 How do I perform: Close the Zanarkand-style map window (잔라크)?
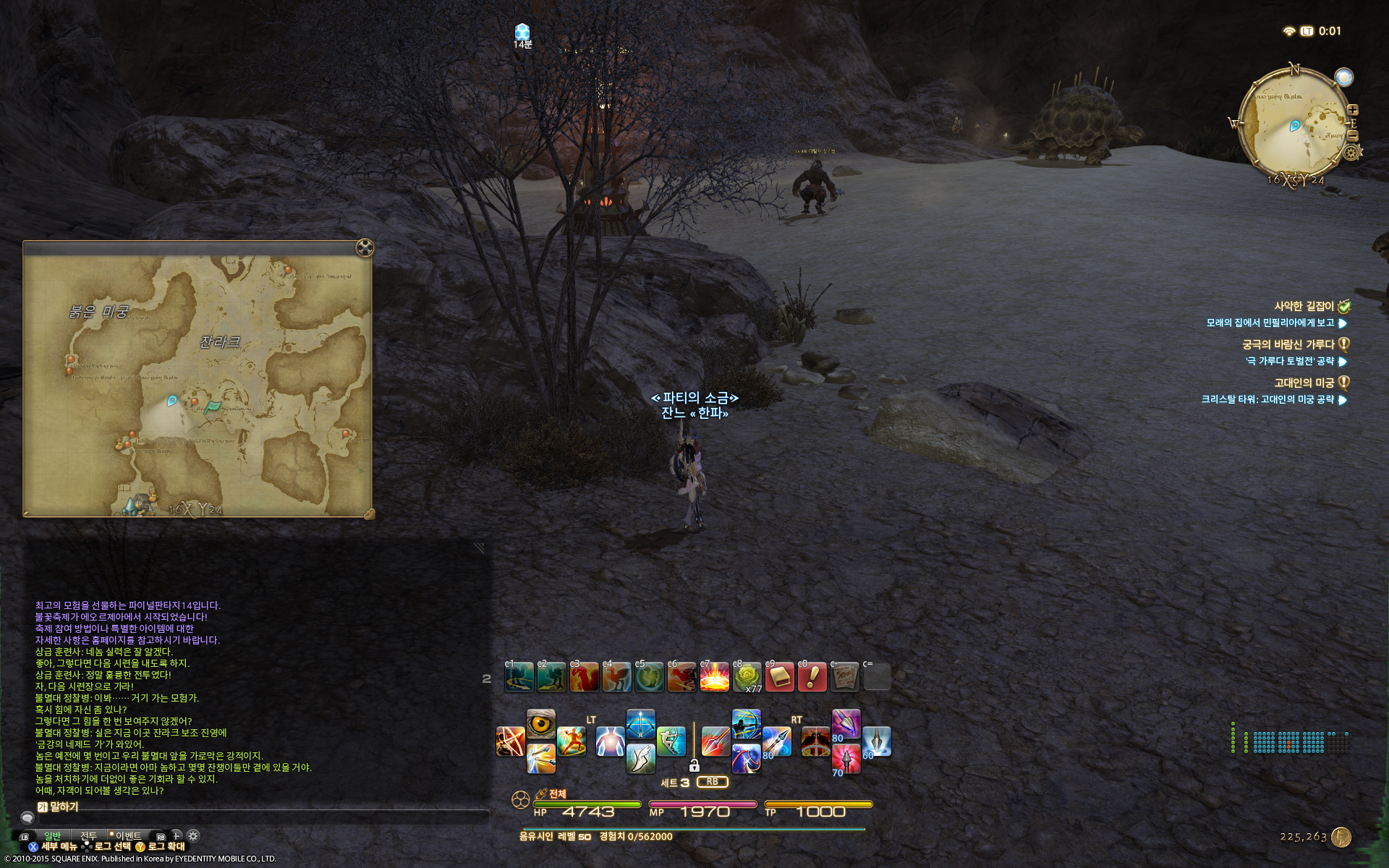365,248
